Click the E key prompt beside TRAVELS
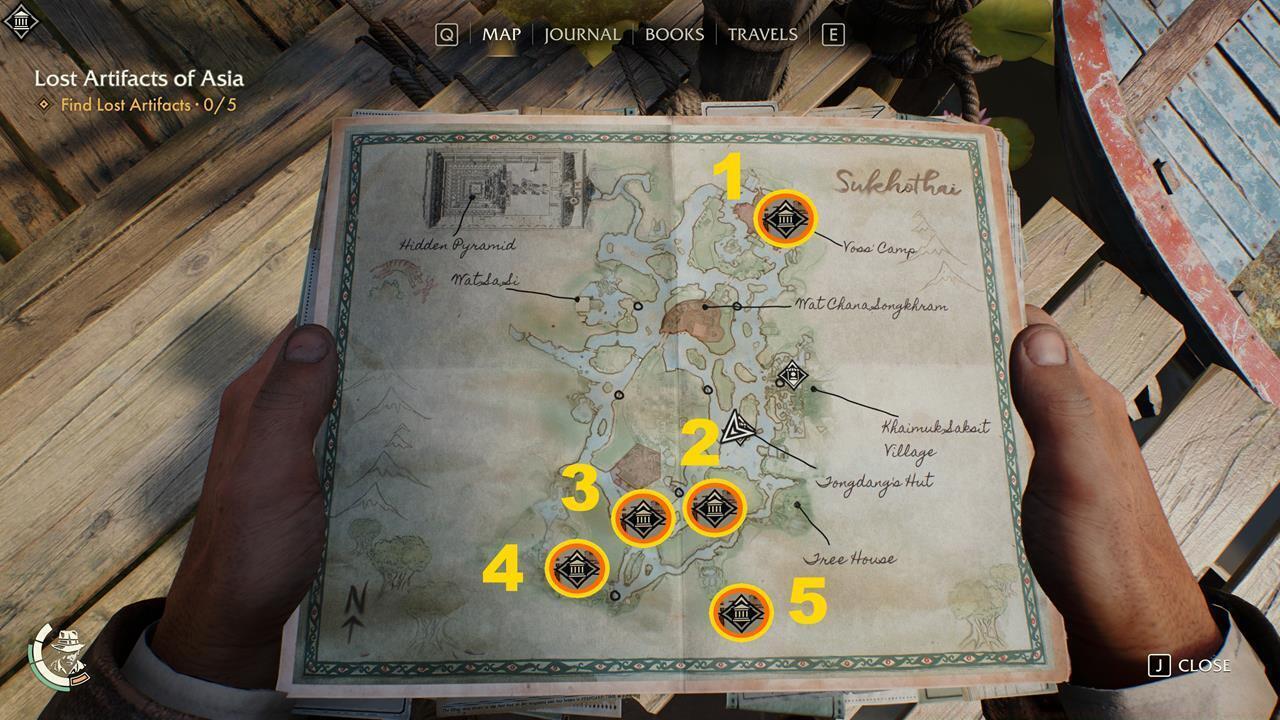The width and height of the screenshot is (1280, 720). point(831,33)
